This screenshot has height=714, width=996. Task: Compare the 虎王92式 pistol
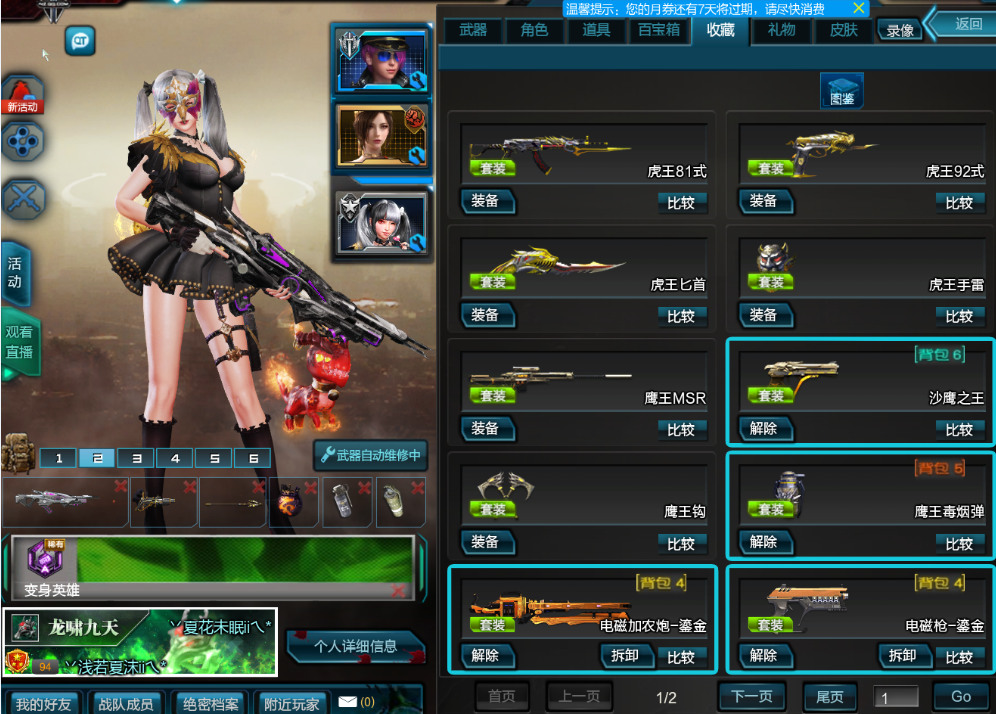click(958, 203)
